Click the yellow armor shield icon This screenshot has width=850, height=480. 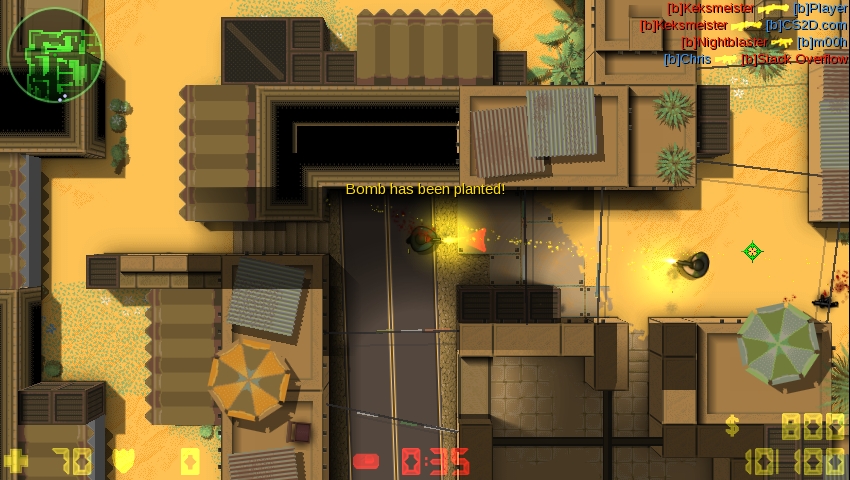click(x=124, y=462)
